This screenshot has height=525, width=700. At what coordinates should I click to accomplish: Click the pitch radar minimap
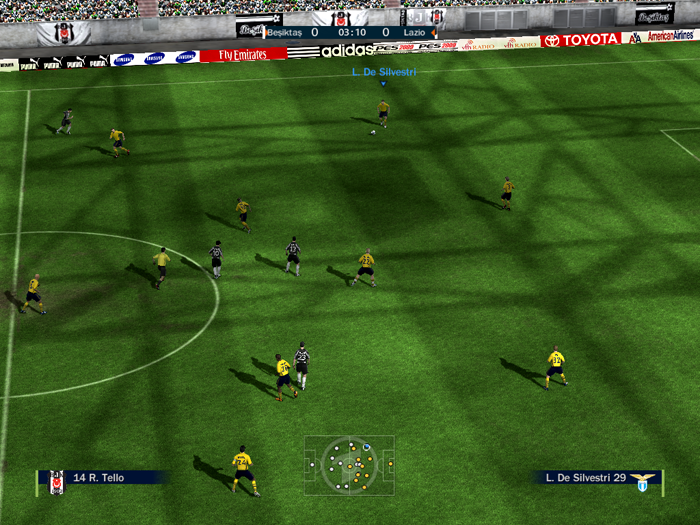click(x=349, y=464)
